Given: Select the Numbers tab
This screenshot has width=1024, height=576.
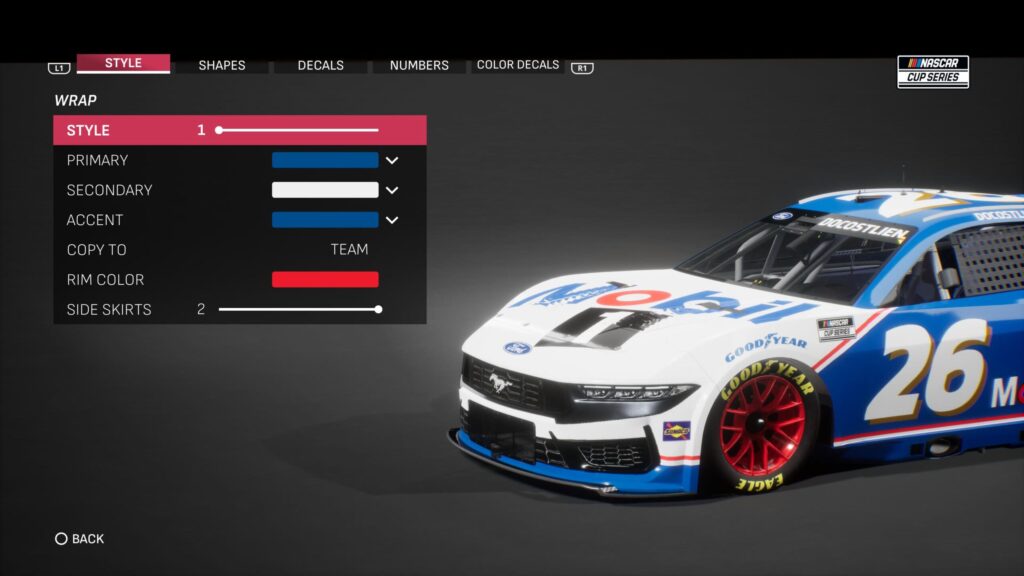Looking at the screenshot, I should [419, 65].
